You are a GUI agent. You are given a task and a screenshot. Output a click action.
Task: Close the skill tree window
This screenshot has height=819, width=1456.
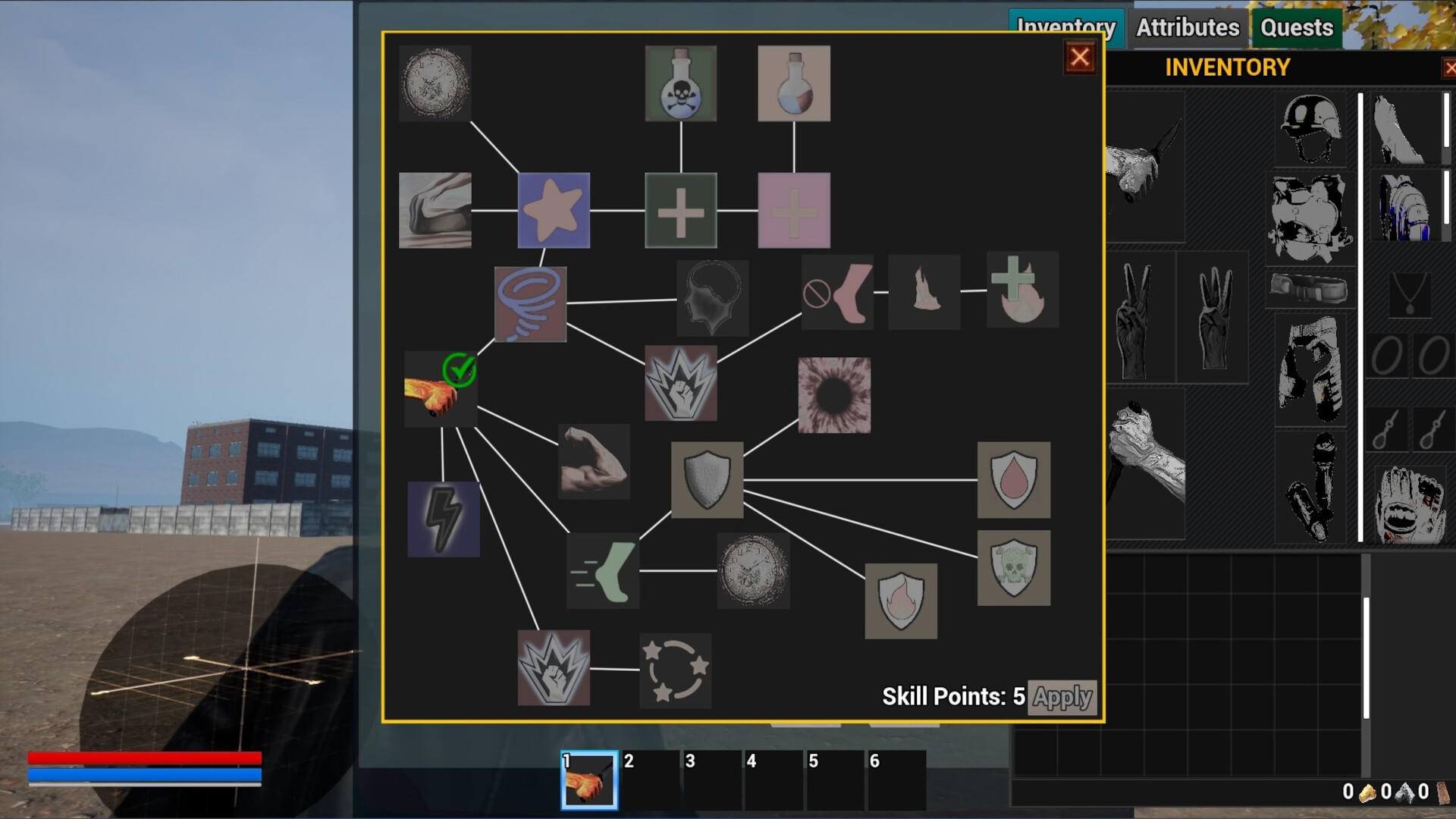(1080, 57)
